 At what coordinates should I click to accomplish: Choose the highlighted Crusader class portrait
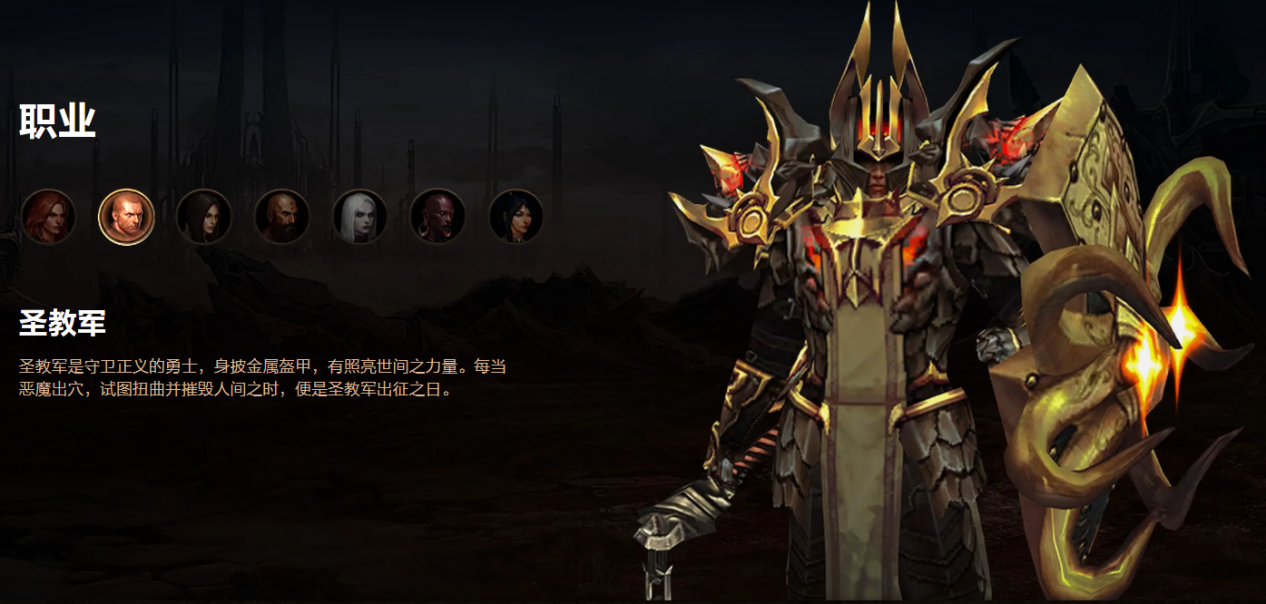(126, 216)
